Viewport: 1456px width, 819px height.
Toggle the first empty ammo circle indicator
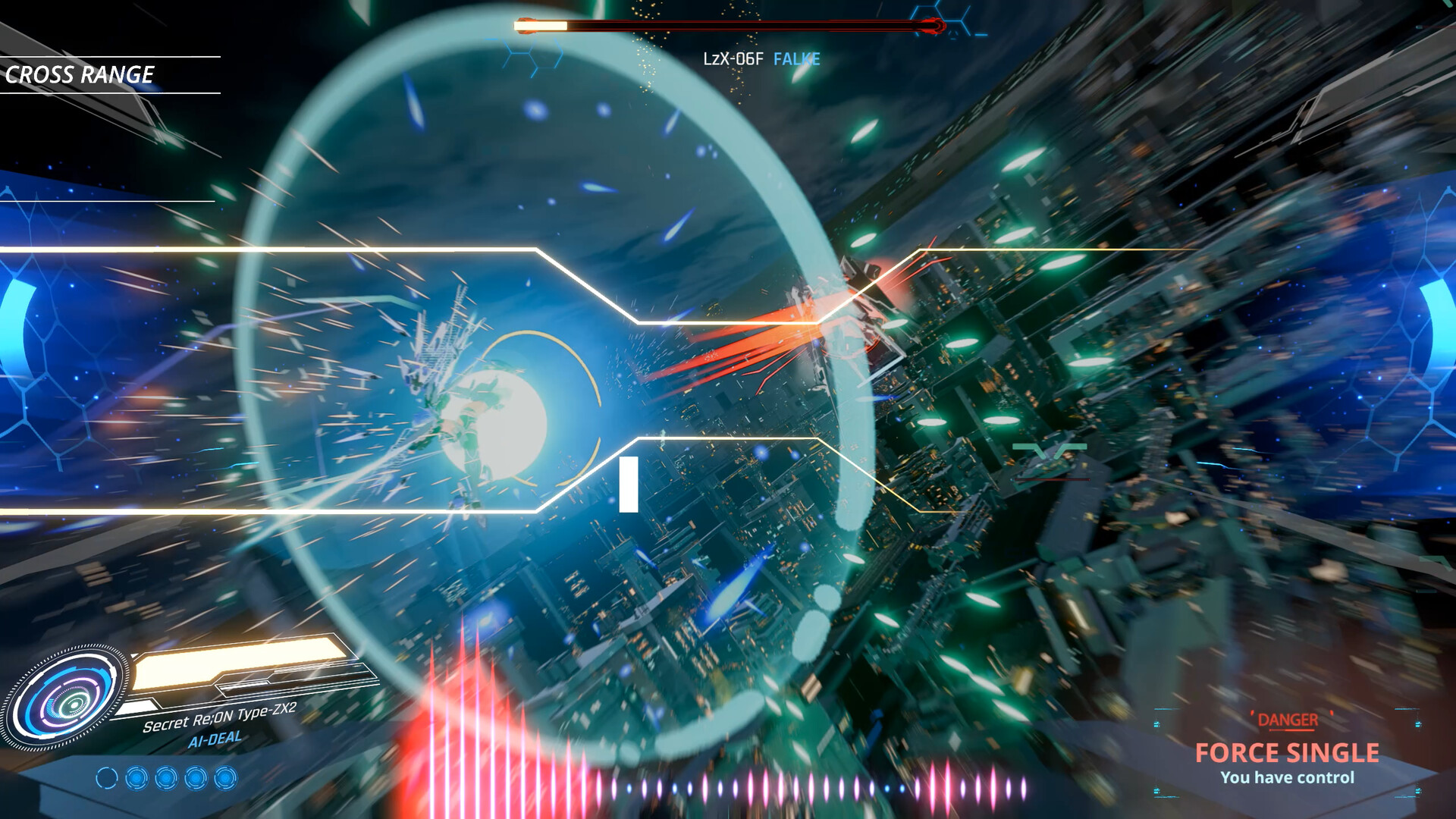106,777
